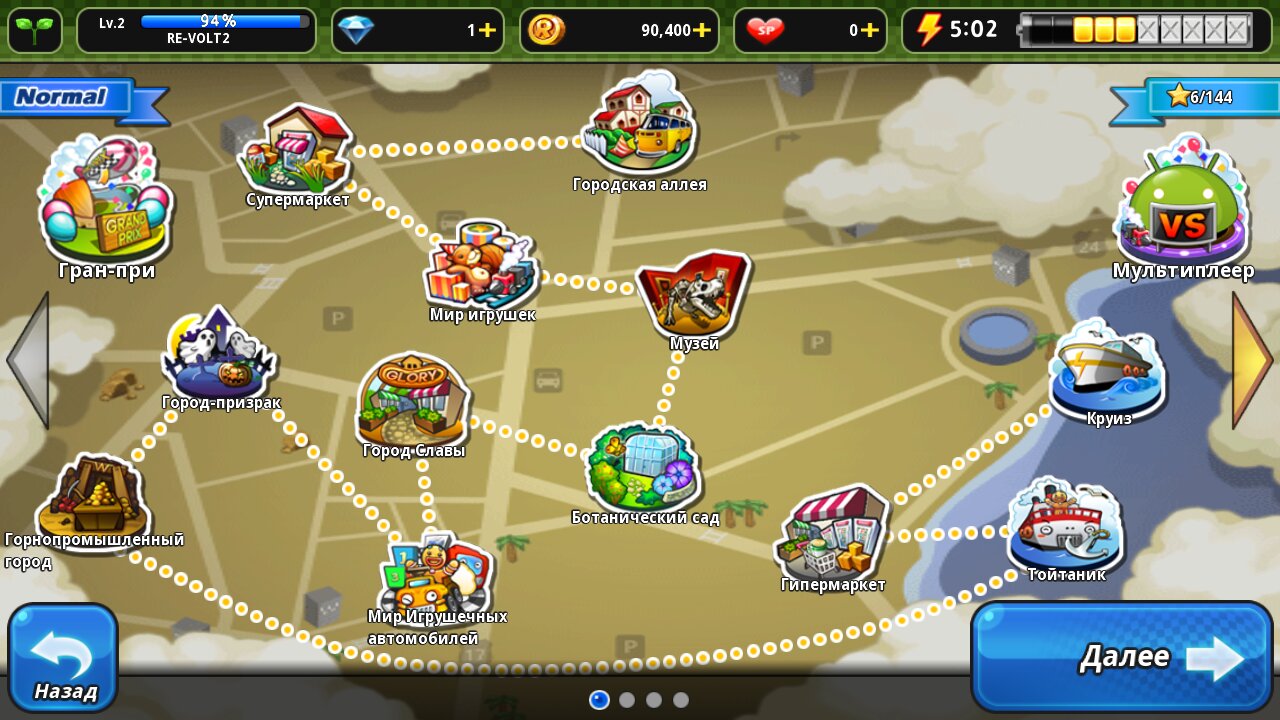Screen dimensions: 1280x720
Task: Open the Музей track
Action: click(x=693, y=295)
